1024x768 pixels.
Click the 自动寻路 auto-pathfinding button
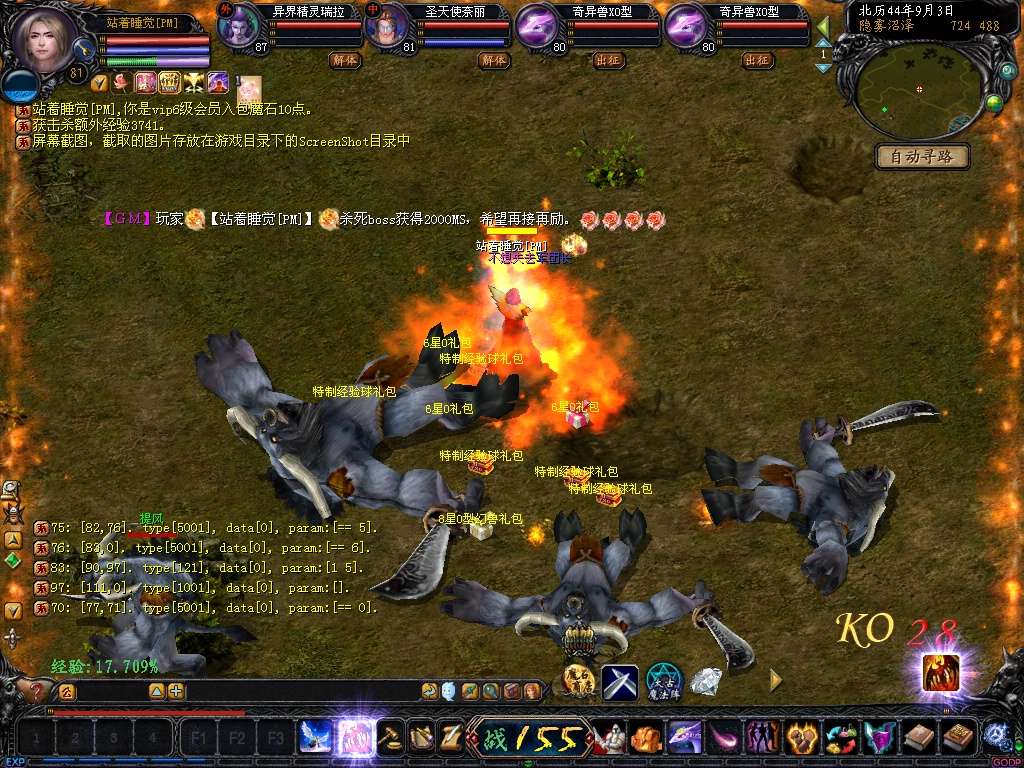[922, 156]
